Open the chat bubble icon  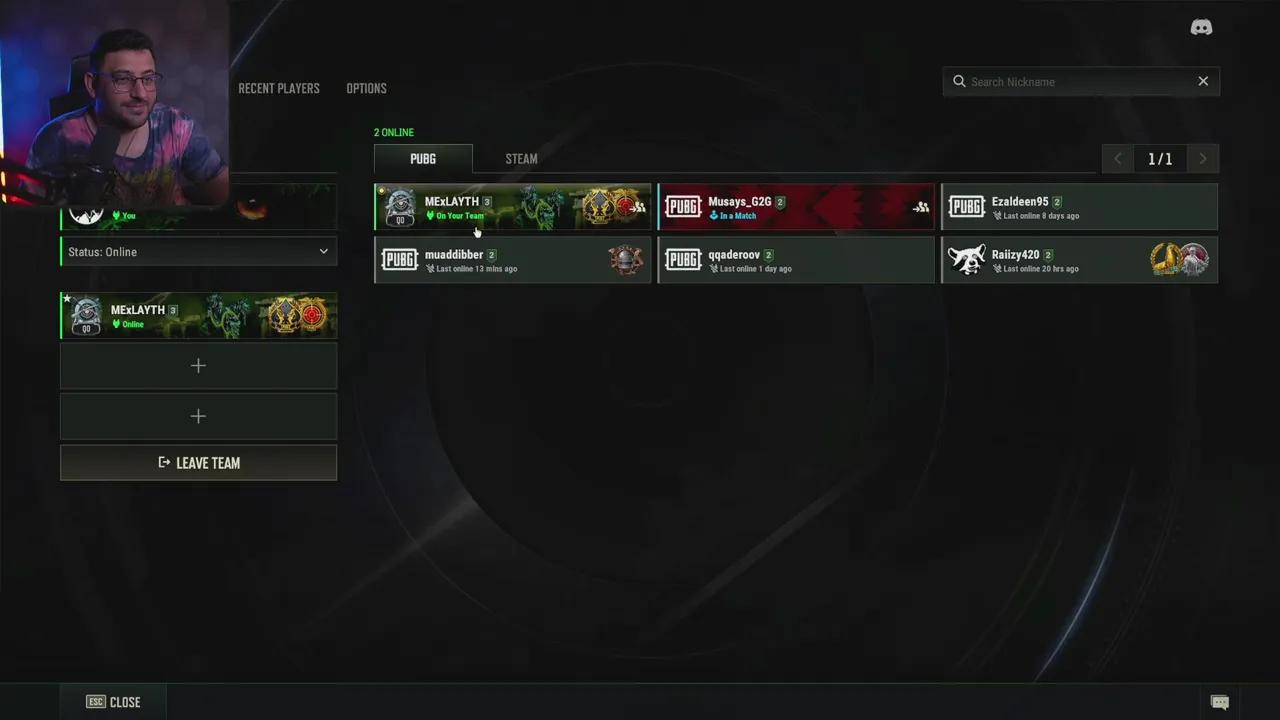[1220, 702]
